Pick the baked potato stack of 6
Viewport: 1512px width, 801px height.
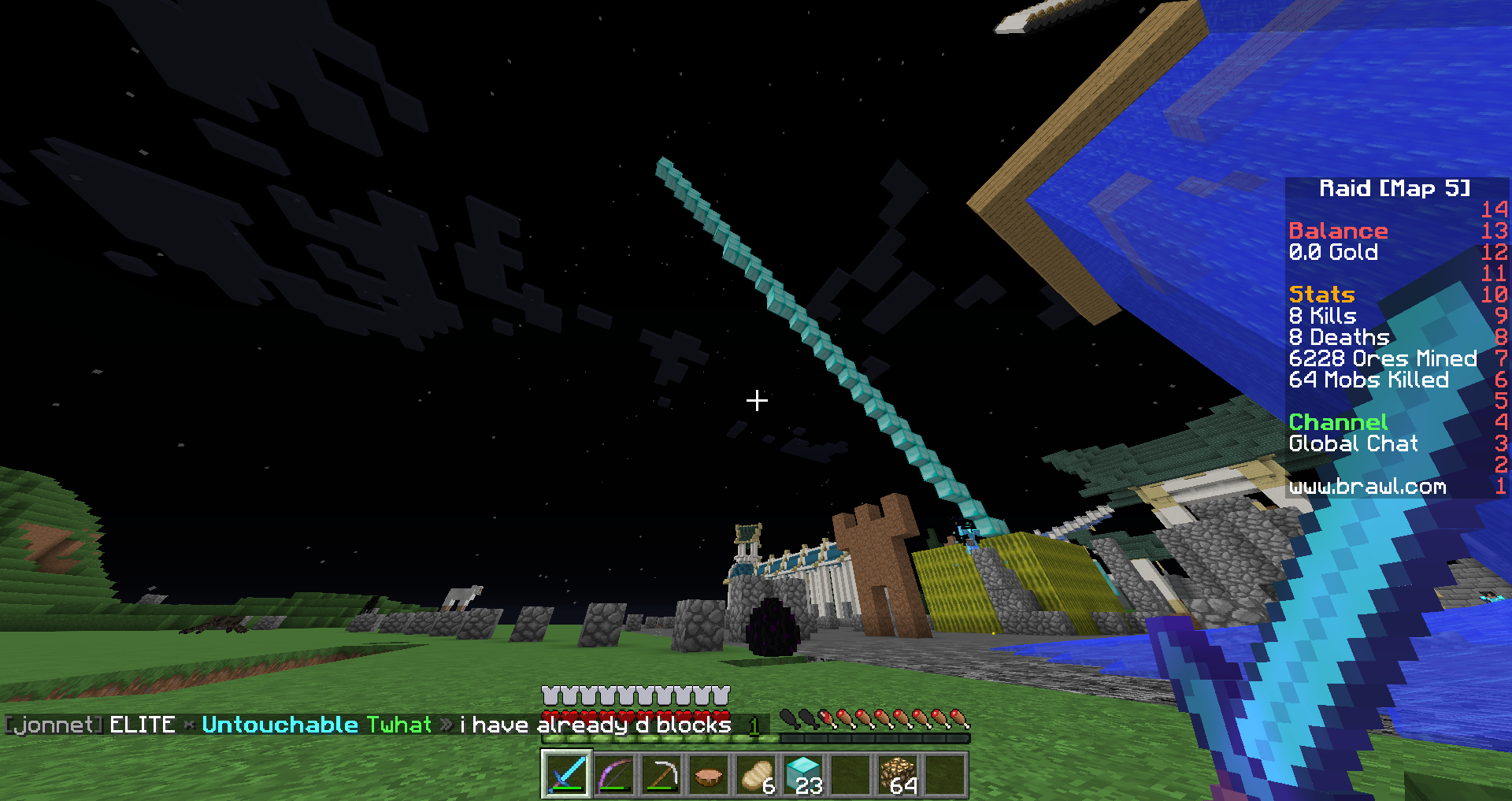pos(756,775)
